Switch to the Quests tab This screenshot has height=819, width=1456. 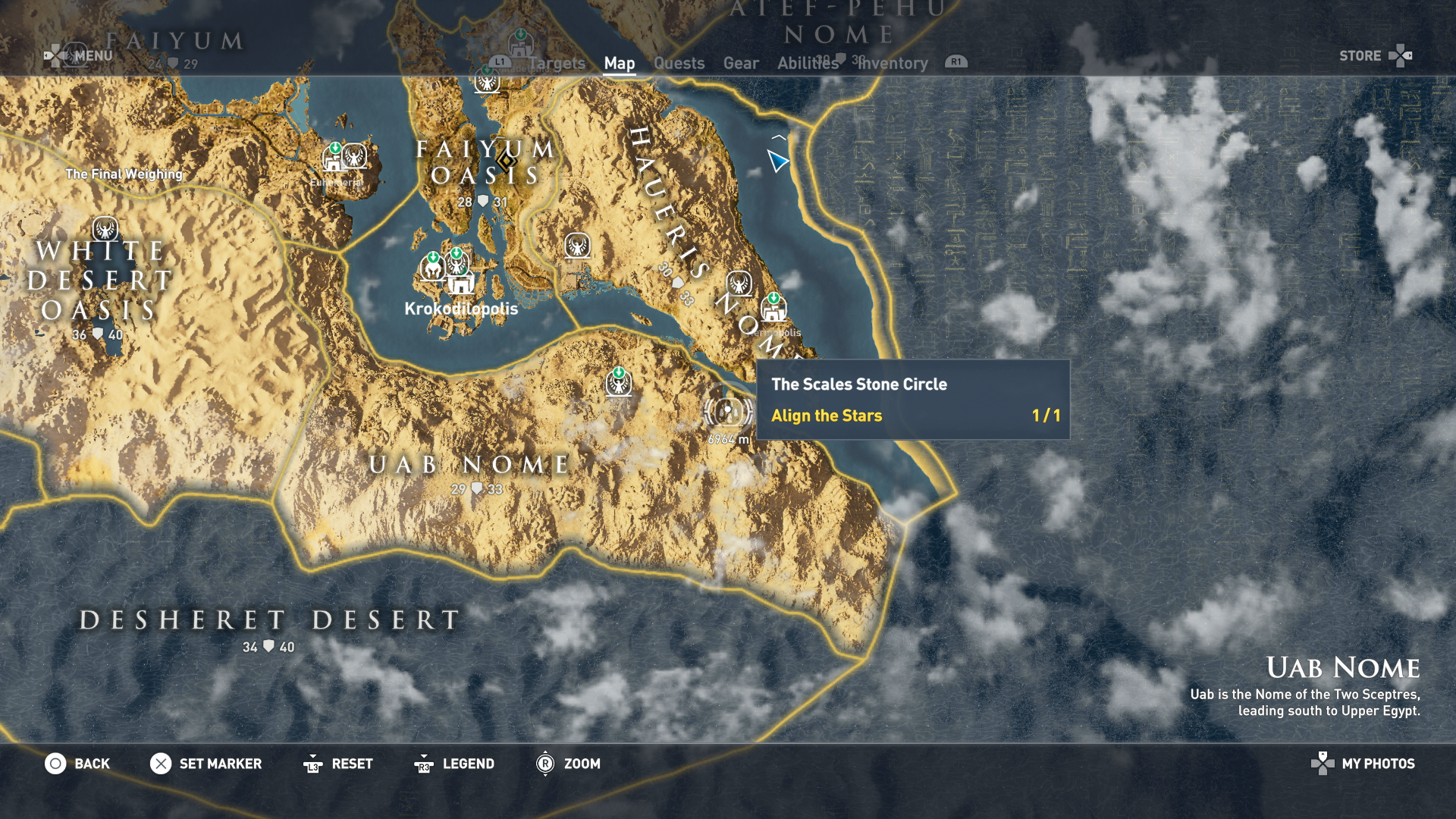click(679, 64)
